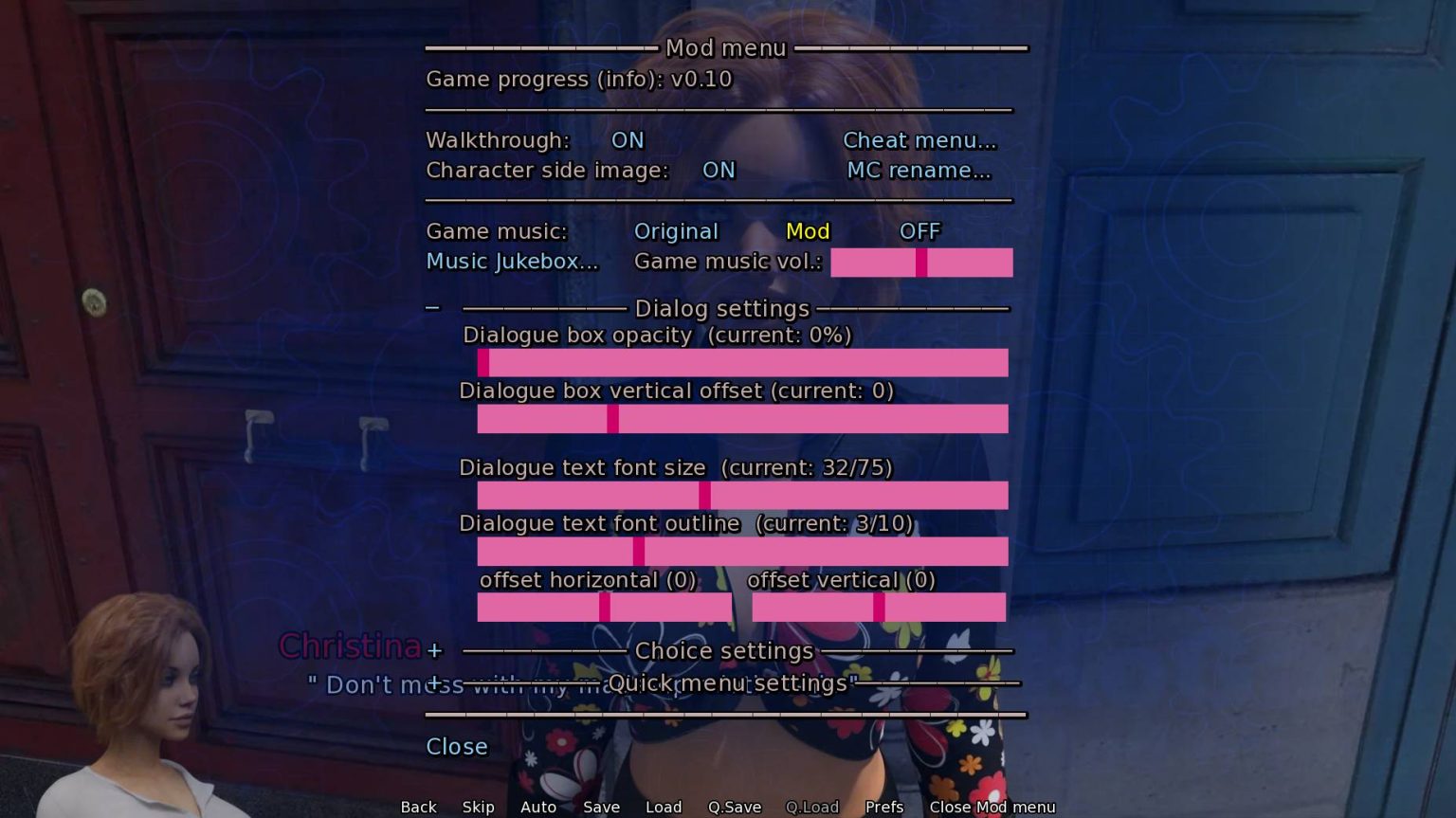Toggle the Walkthrough ON setting
The height and width of the screenshot is (818, 1456).
click(x=627, y=140)
